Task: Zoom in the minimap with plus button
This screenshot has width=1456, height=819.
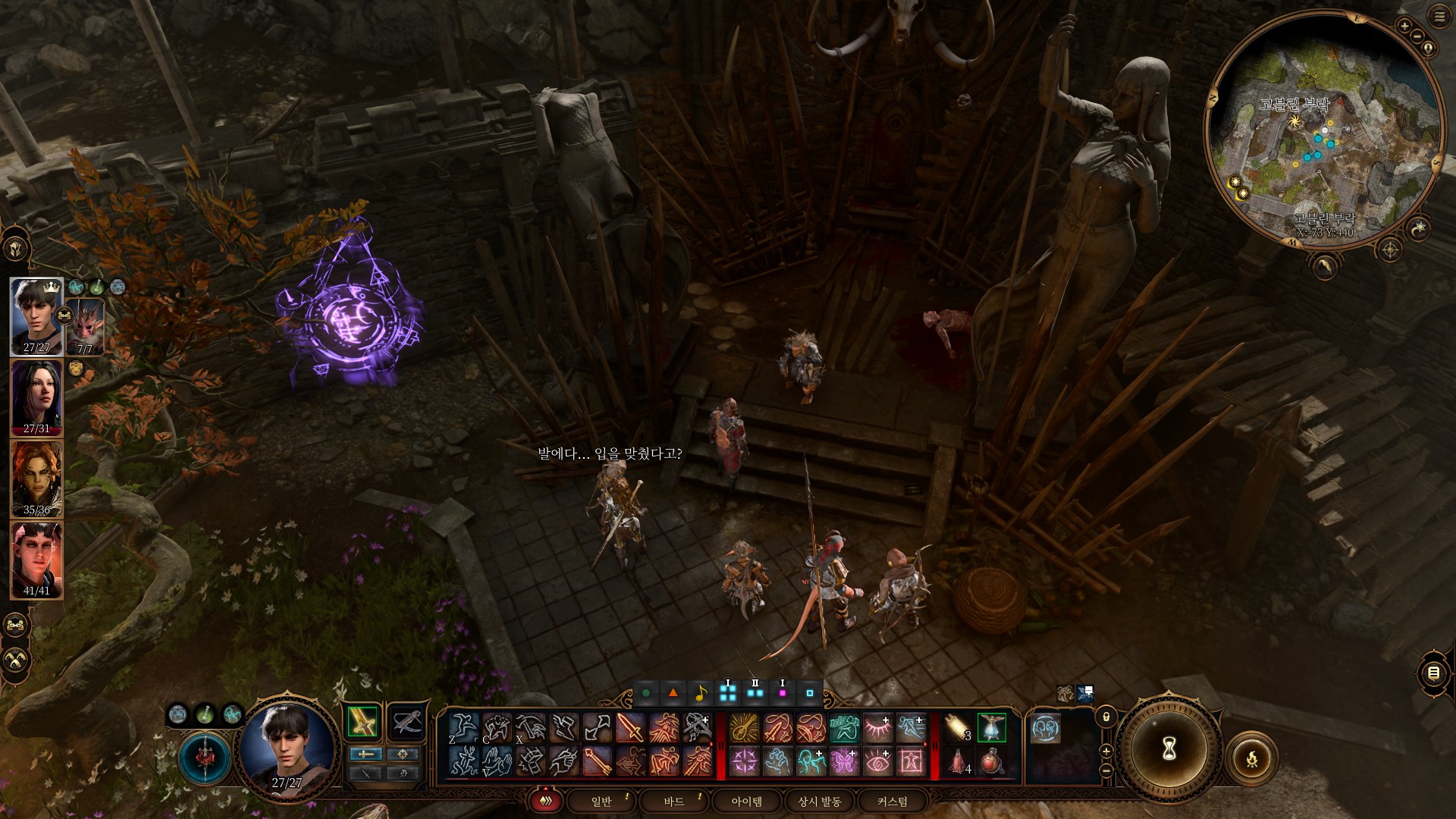Action: tap(1404, 26)
